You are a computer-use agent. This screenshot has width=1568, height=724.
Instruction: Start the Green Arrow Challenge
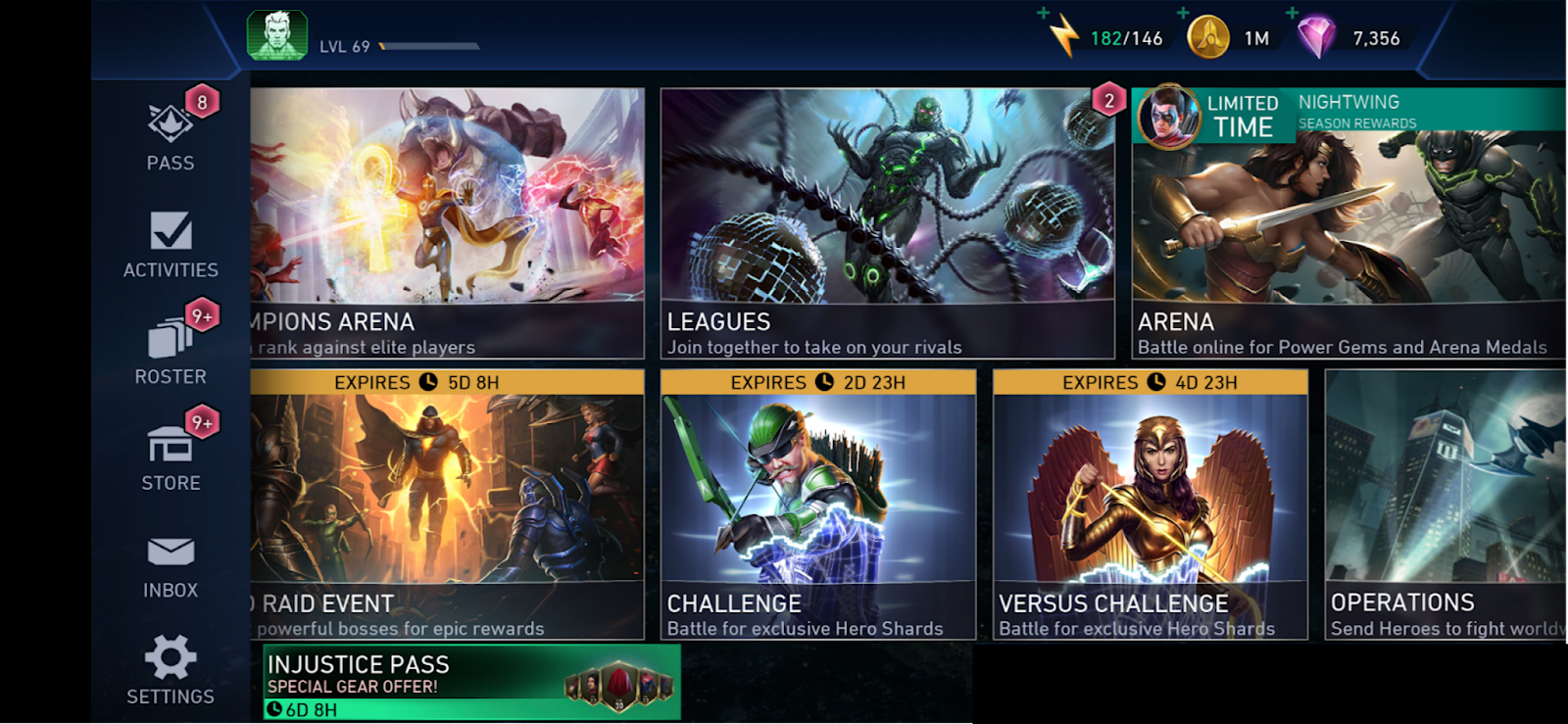(818, 505)
